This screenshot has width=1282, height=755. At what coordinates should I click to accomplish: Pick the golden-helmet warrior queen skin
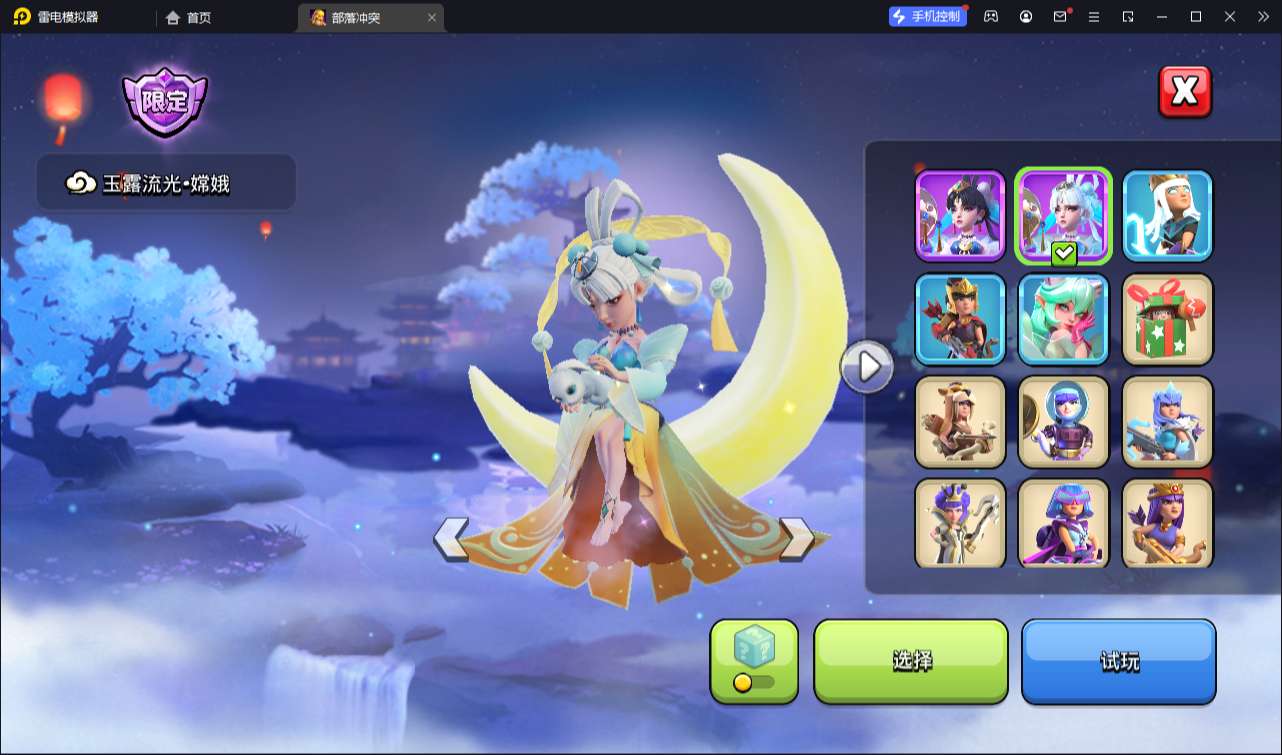[960, 319]
